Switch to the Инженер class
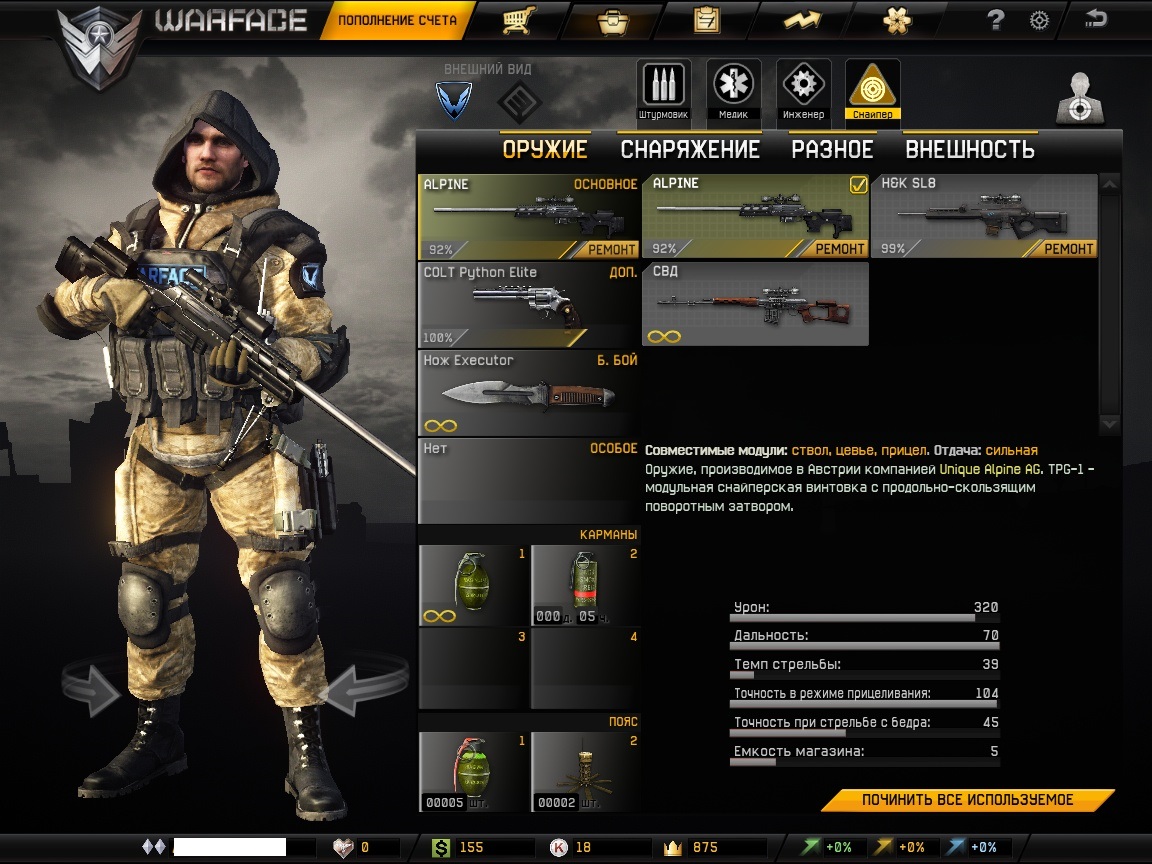Screen dimensions: 1152x864 click(803, 90)
